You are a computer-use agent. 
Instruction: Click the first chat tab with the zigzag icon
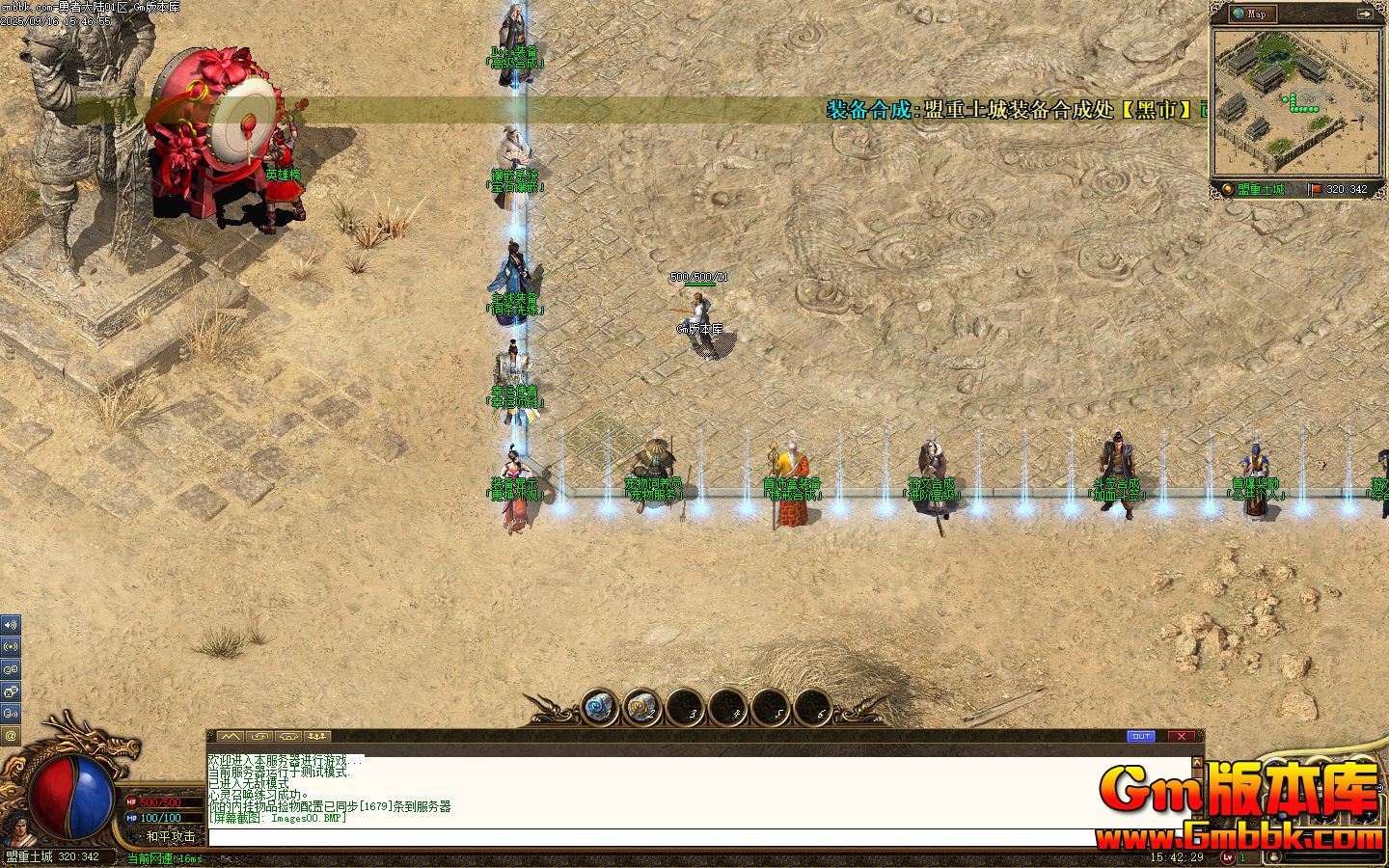click(231, 737)
